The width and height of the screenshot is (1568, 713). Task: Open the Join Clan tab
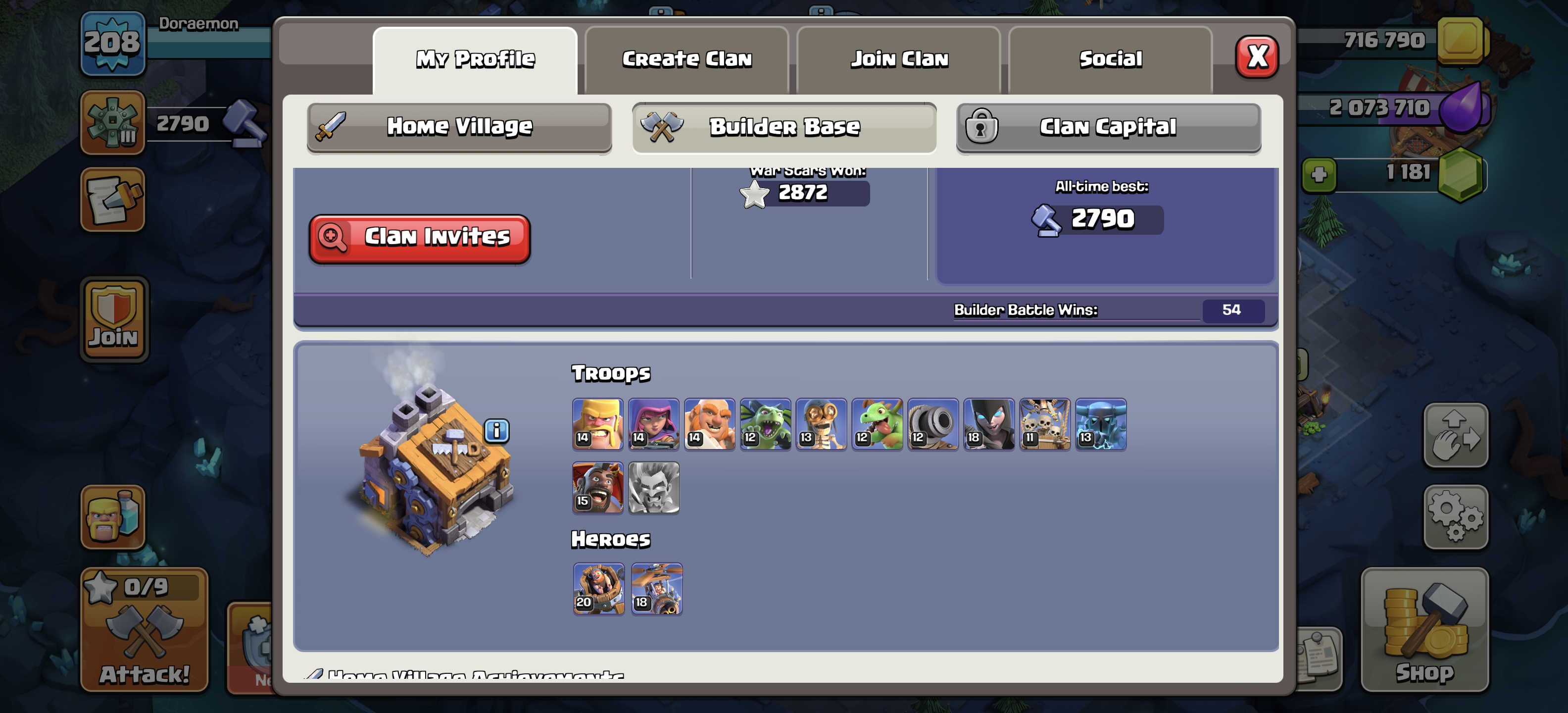pos(899,59)
